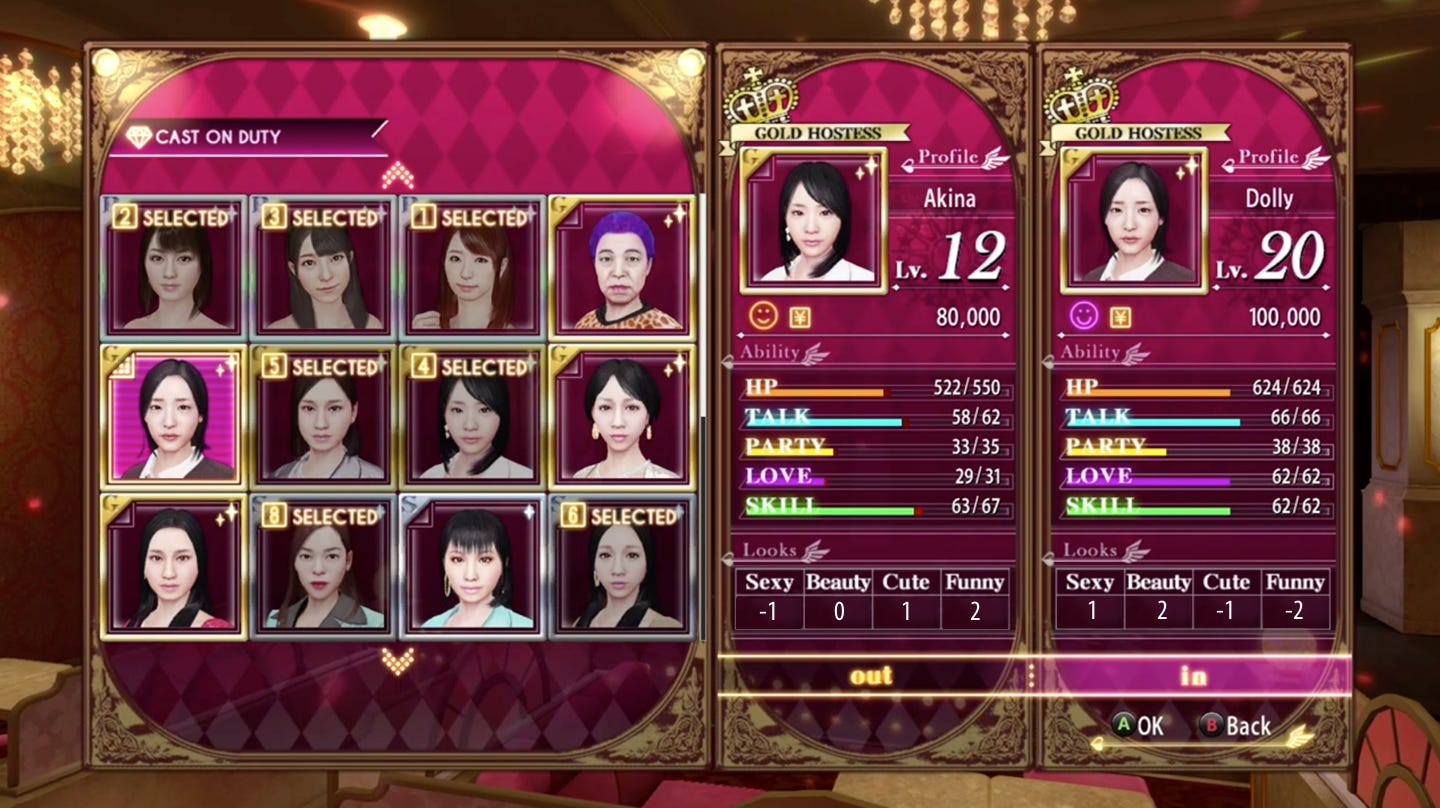
Task: Toggle selection on the 6 SELECTED hostess
Action: 620,565
